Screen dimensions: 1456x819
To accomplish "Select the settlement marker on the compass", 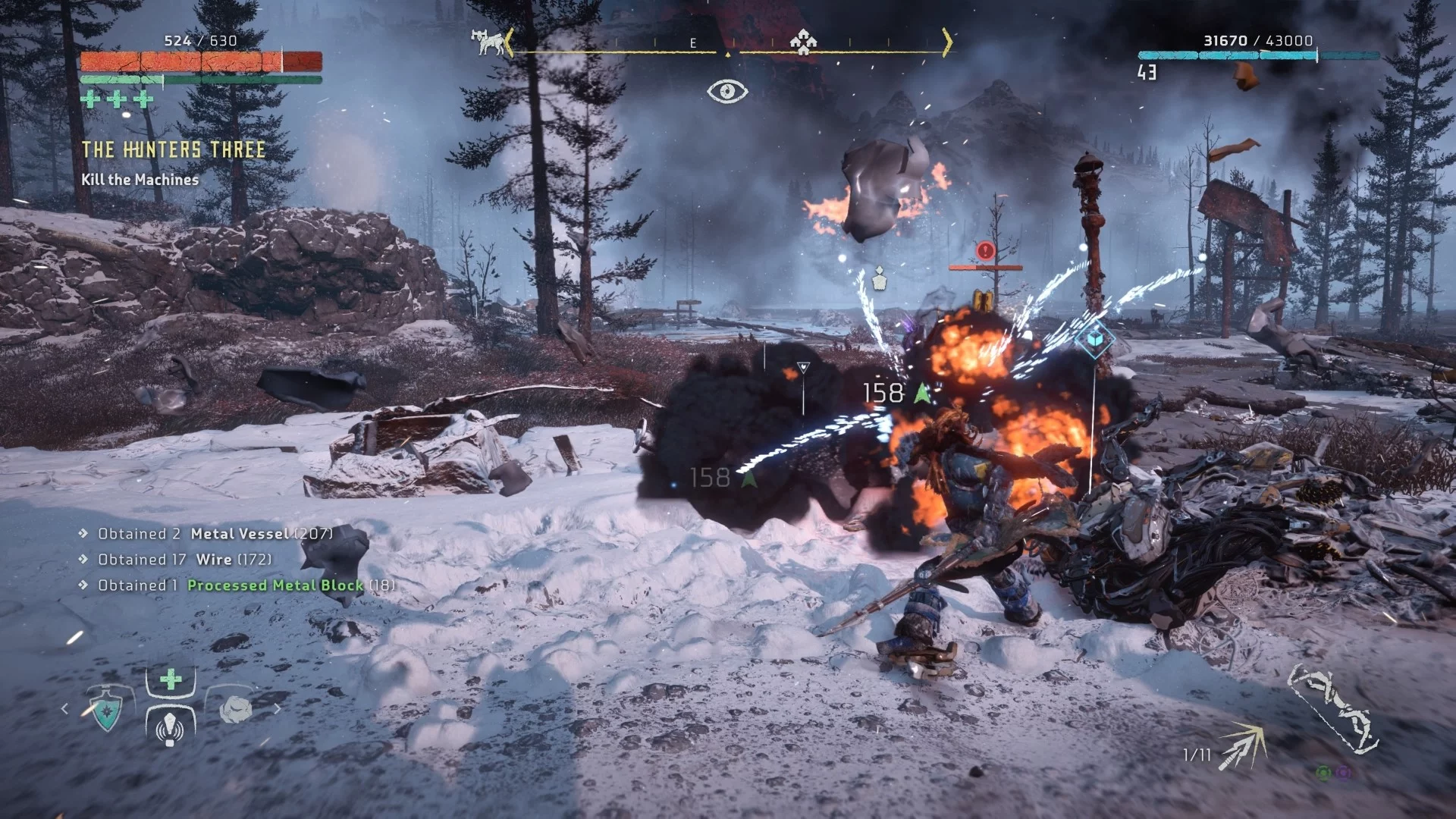I will pyautogui.click(x=802, y=42).
